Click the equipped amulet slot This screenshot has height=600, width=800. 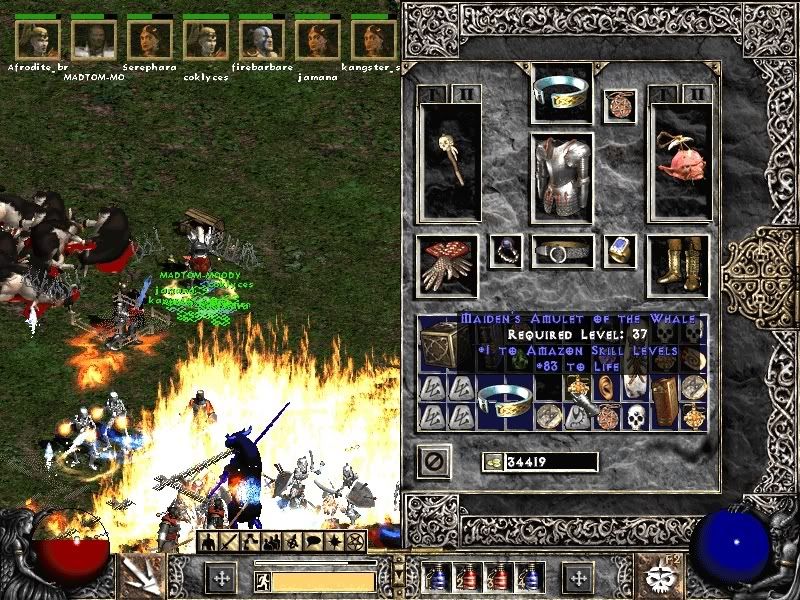coord(619,106)
